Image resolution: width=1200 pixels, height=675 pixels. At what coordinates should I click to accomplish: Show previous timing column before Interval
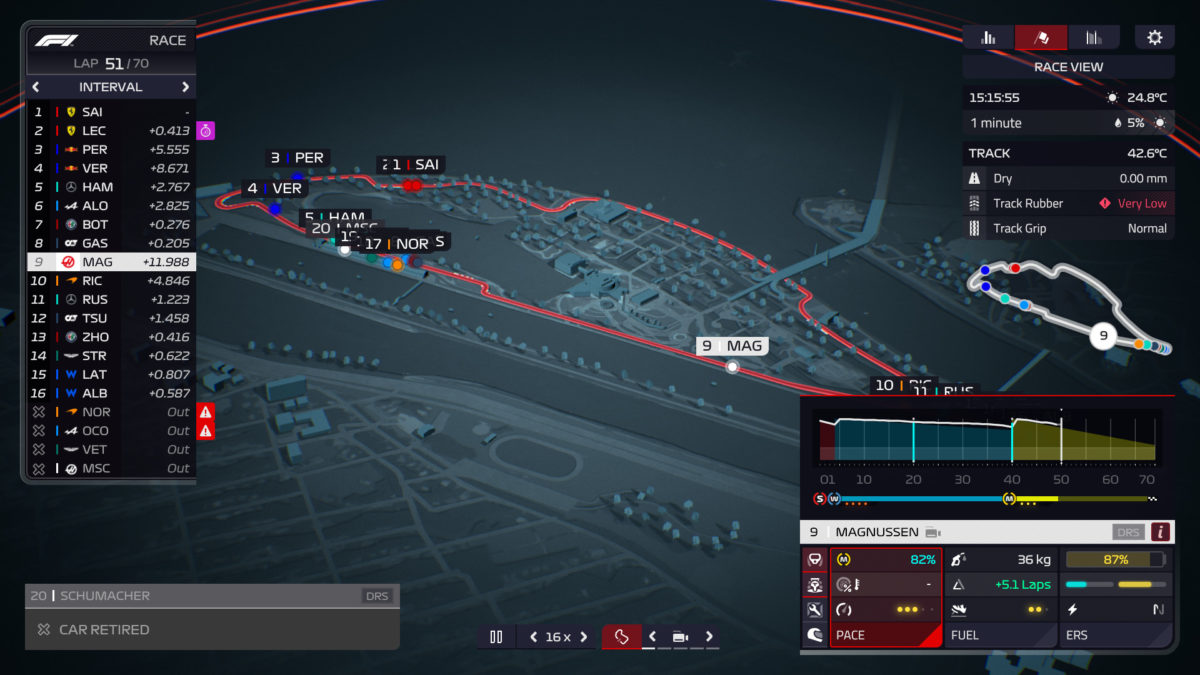coord(36,87)
